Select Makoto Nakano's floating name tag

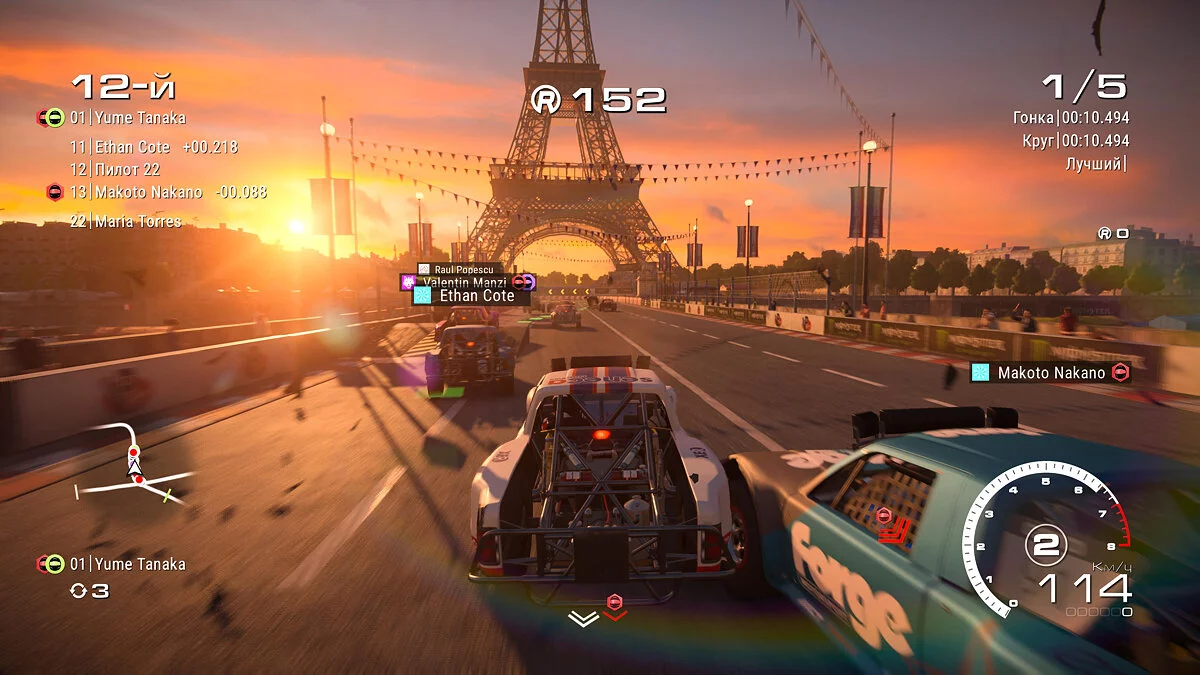(x=1050, y=373)
